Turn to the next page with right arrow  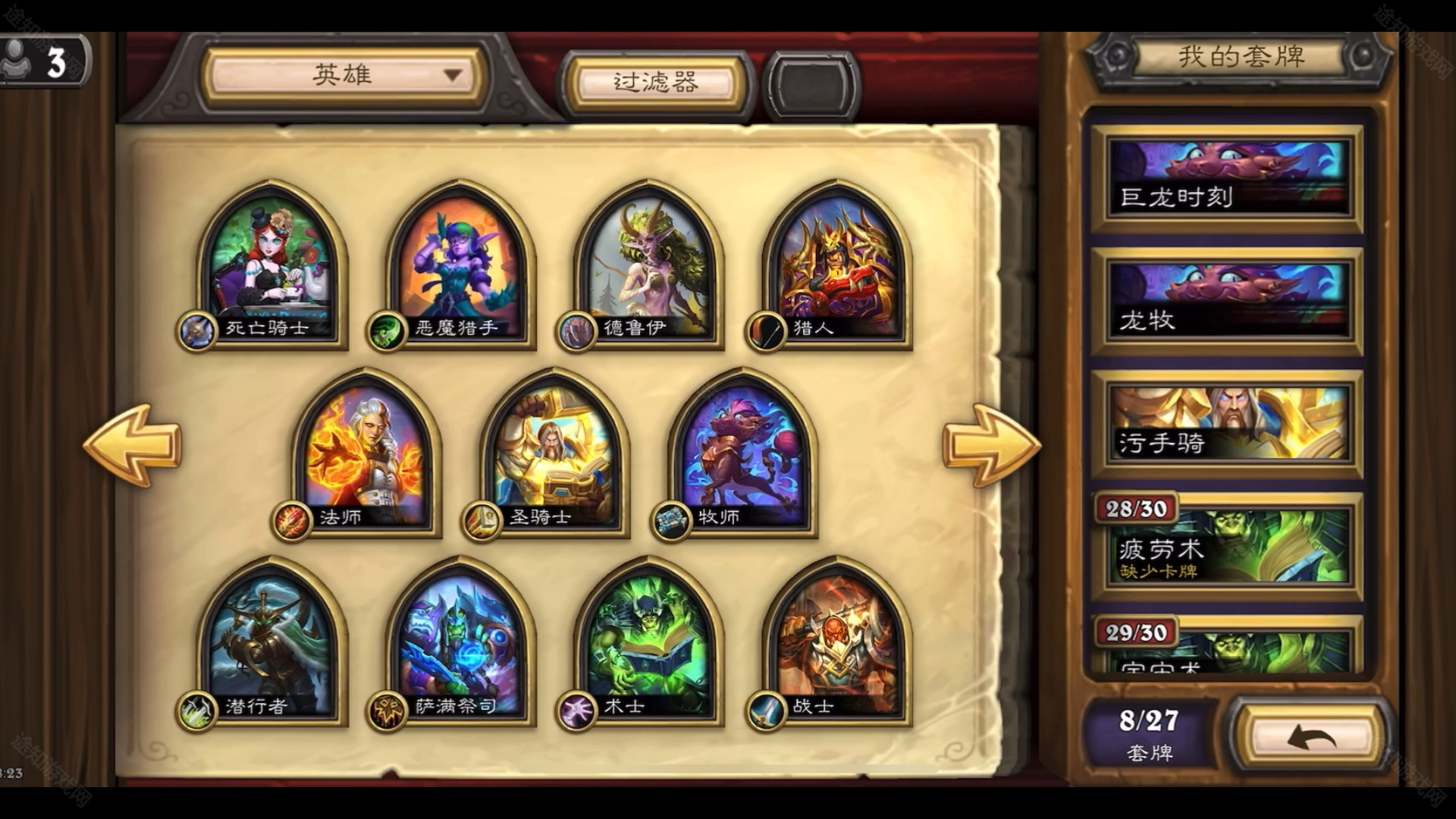click(990, 444)
